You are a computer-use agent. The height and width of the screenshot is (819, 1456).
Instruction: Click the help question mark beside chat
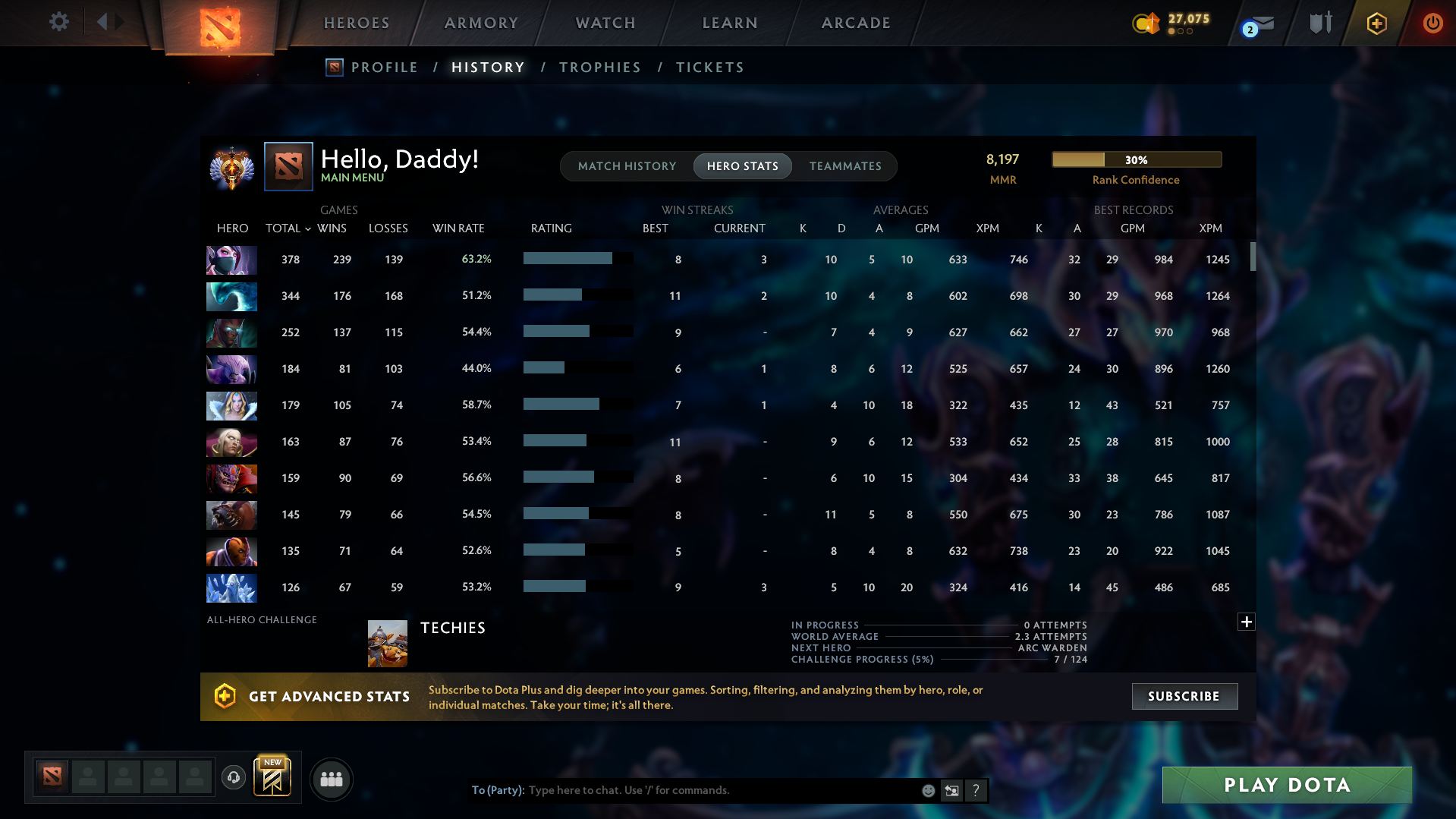tap(976, 790)
